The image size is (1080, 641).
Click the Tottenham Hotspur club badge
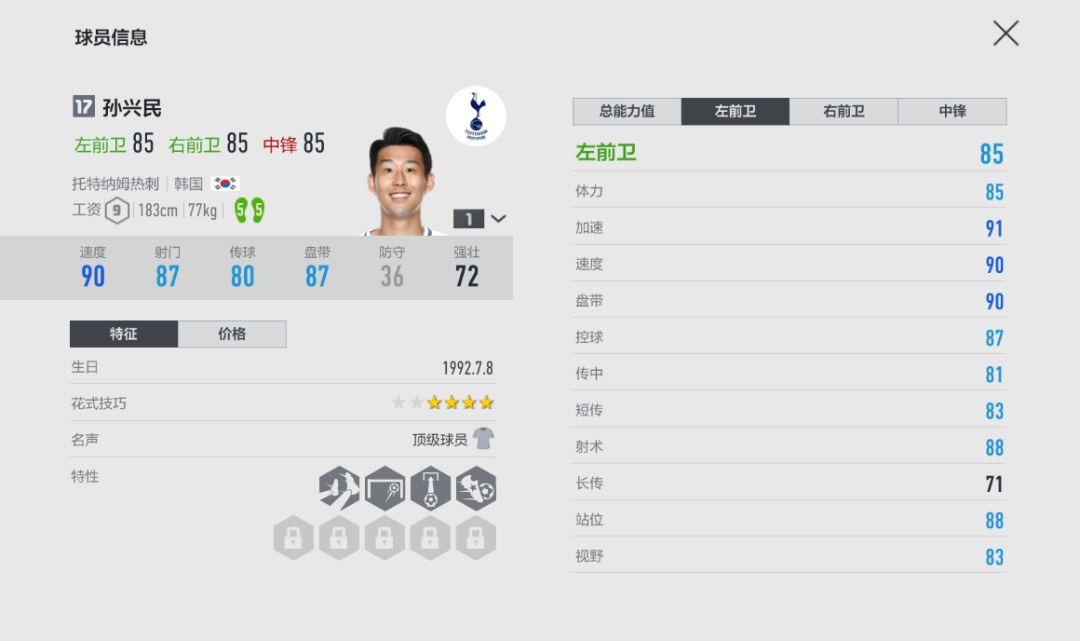click(476, 116)
